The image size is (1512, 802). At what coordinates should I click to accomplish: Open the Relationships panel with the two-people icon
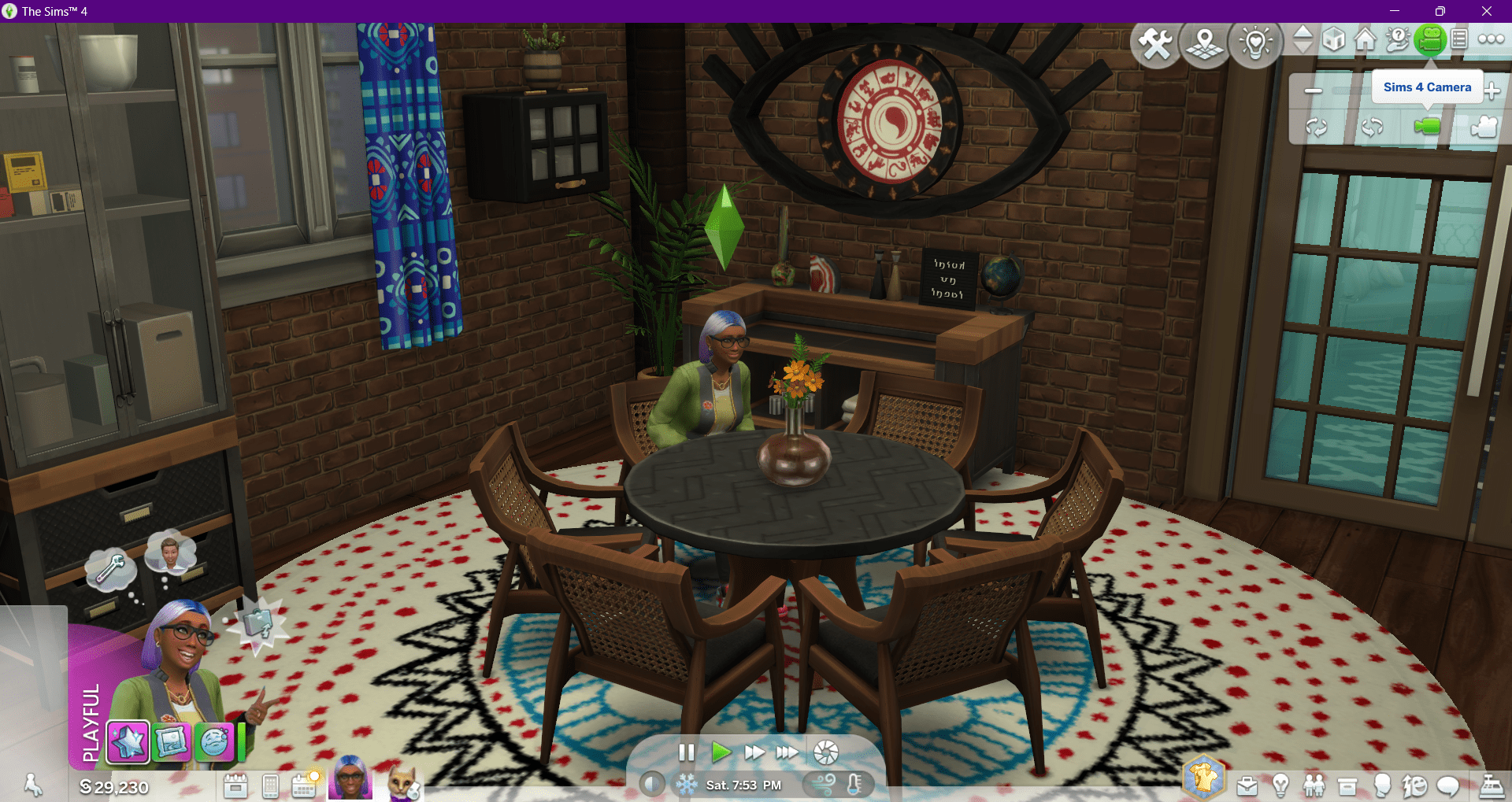(x=1314, y=785)
